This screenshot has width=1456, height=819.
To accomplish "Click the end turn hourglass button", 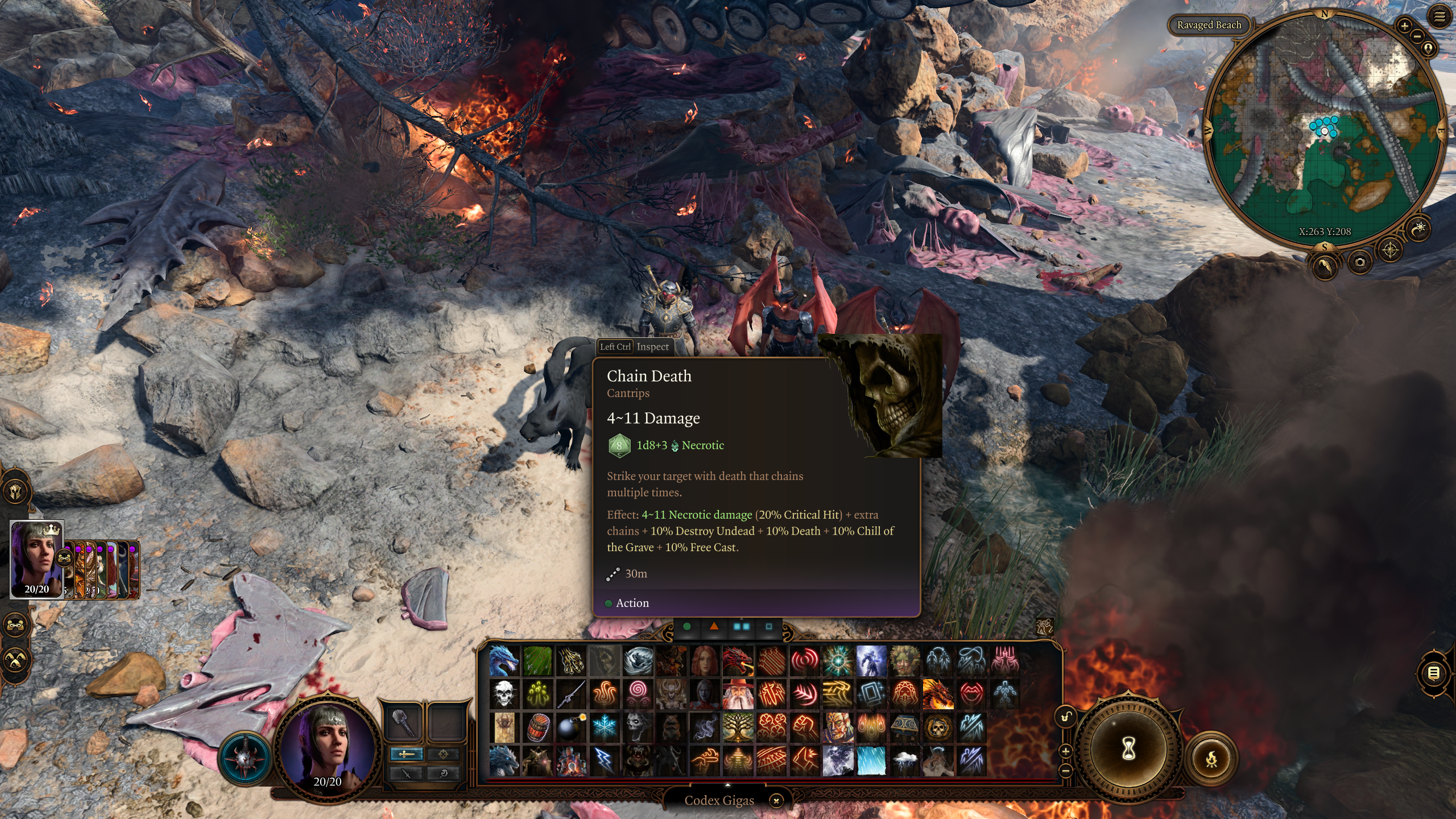I will (1128, 748).
